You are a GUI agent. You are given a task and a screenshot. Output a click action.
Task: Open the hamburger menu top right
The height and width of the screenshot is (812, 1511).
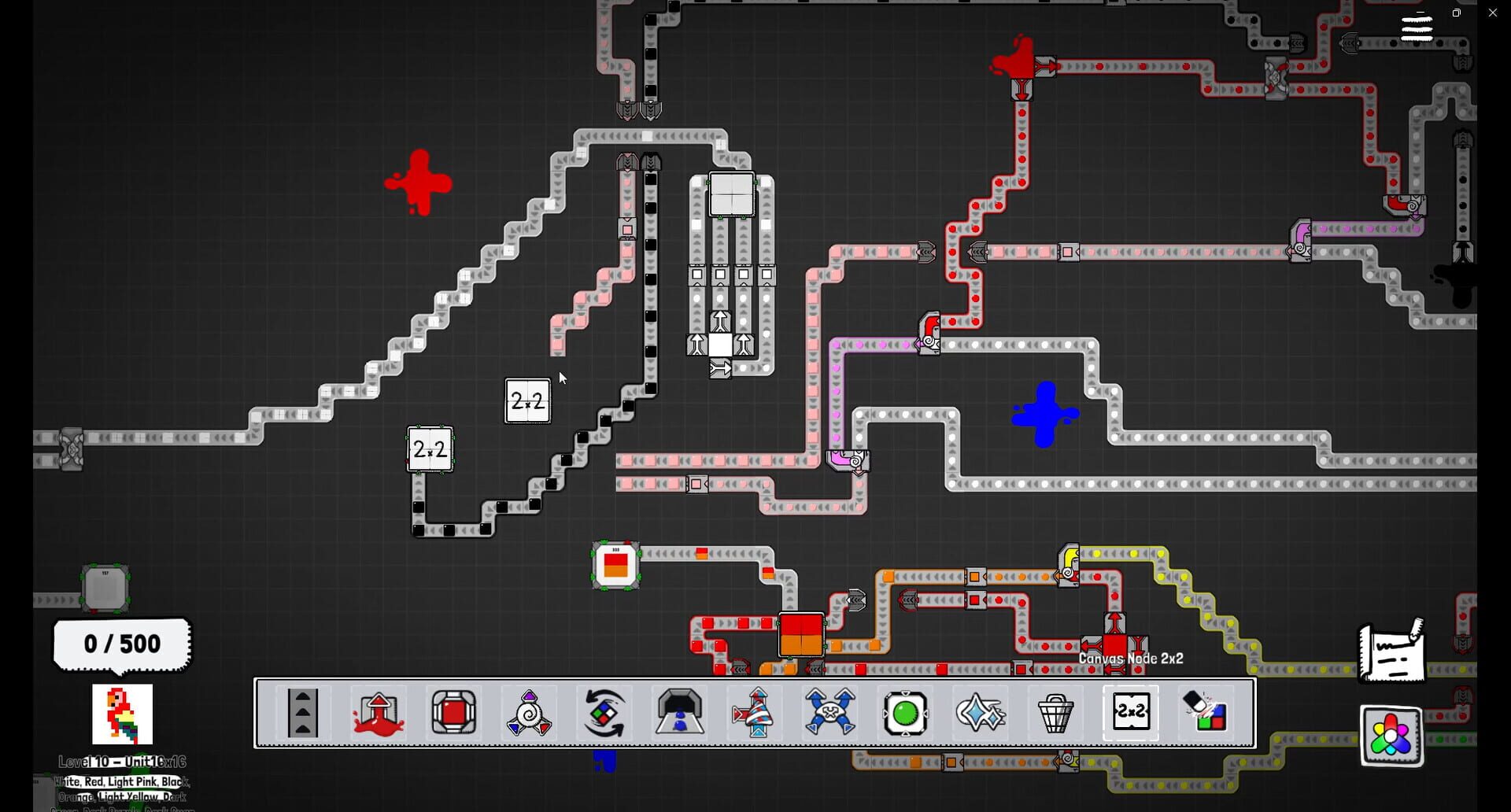(x=1417, y=26)
